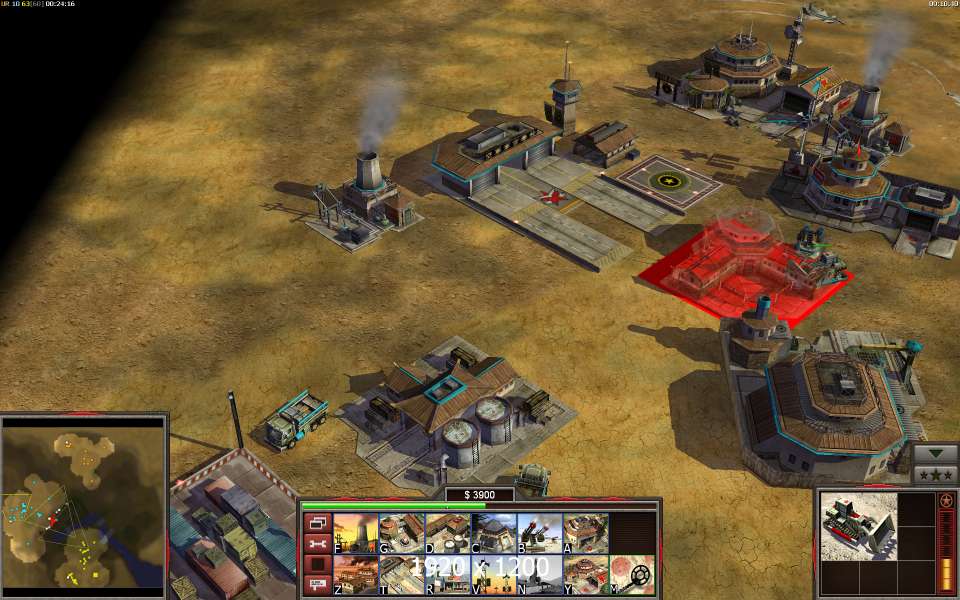Click the wrench repair button

click(317, 544)
